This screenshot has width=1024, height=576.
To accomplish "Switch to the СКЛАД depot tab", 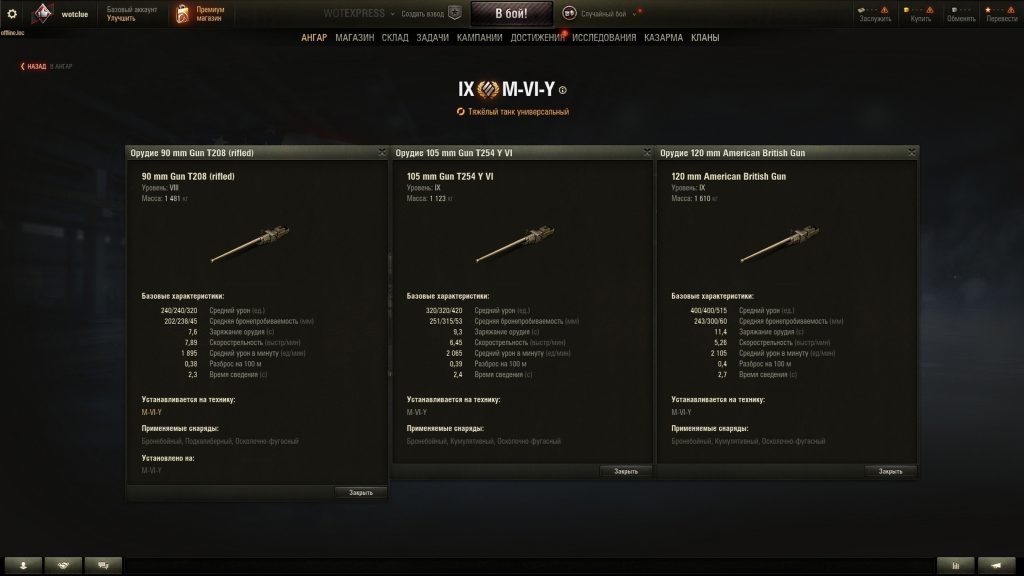I will 395,38.
